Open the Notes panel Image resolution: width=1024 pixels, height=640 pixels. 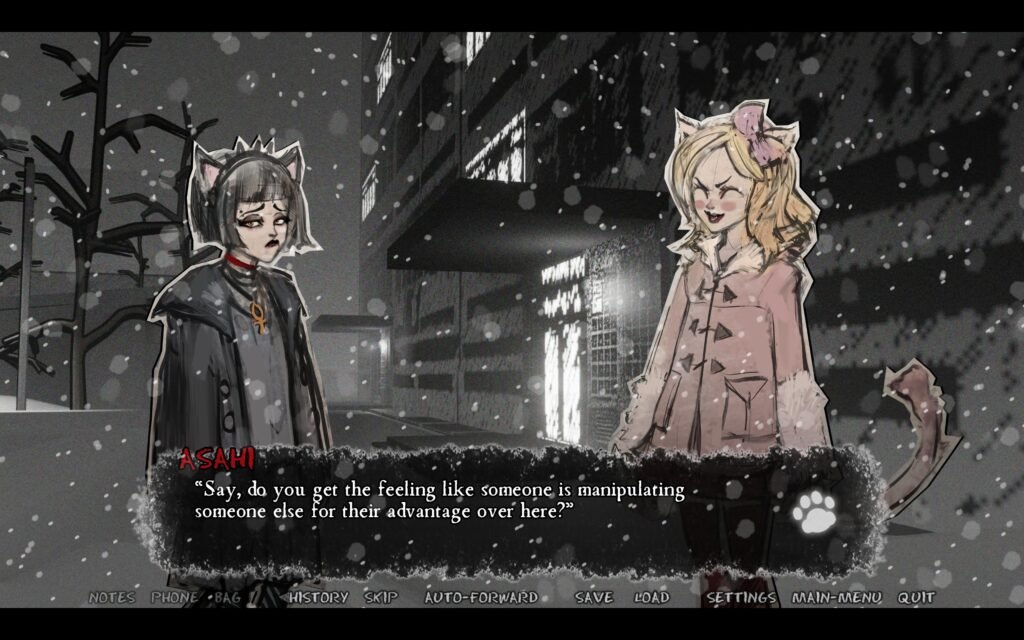[111, 598]
